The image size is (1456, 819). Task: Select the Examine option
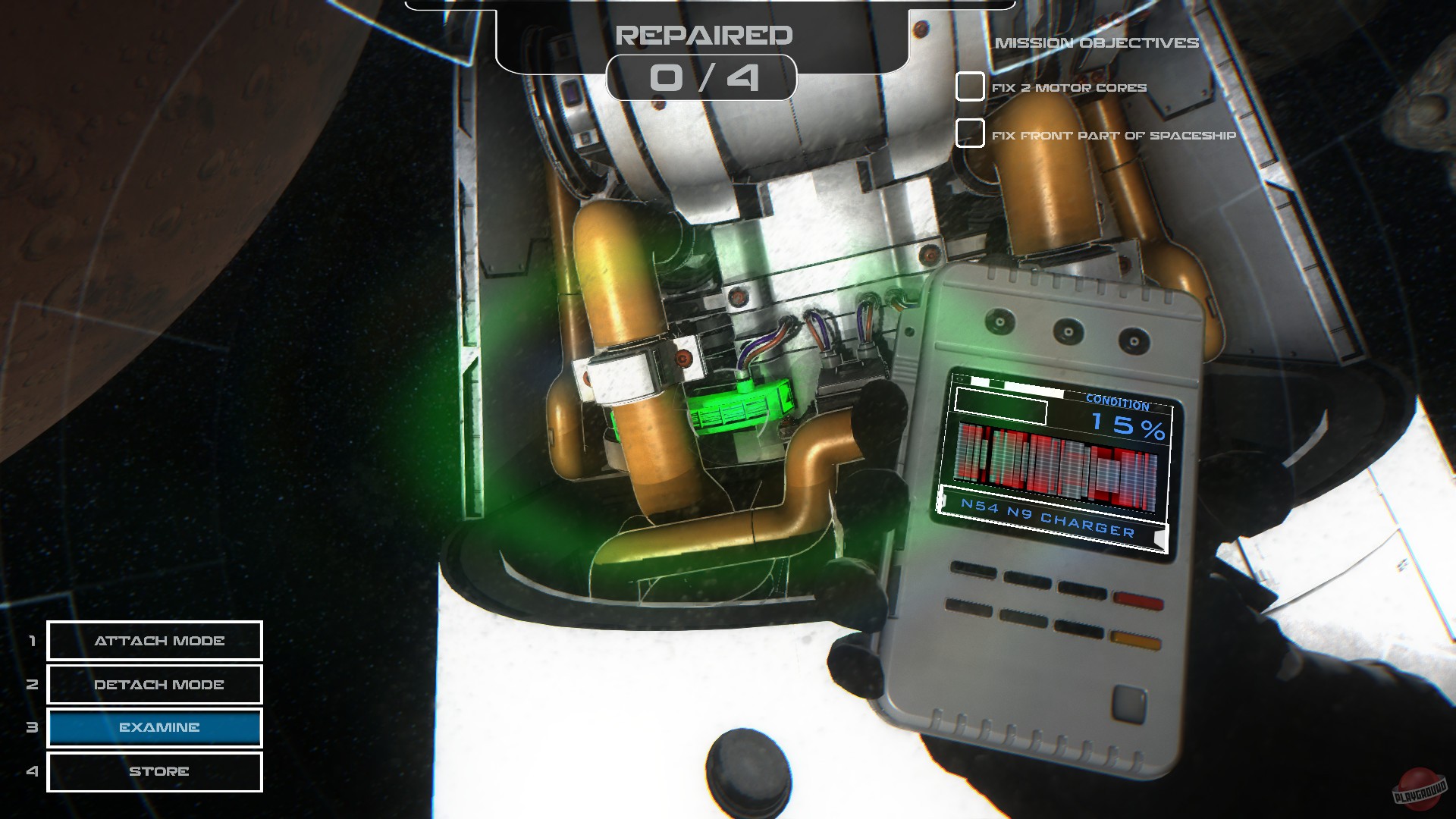pos(154,727)
